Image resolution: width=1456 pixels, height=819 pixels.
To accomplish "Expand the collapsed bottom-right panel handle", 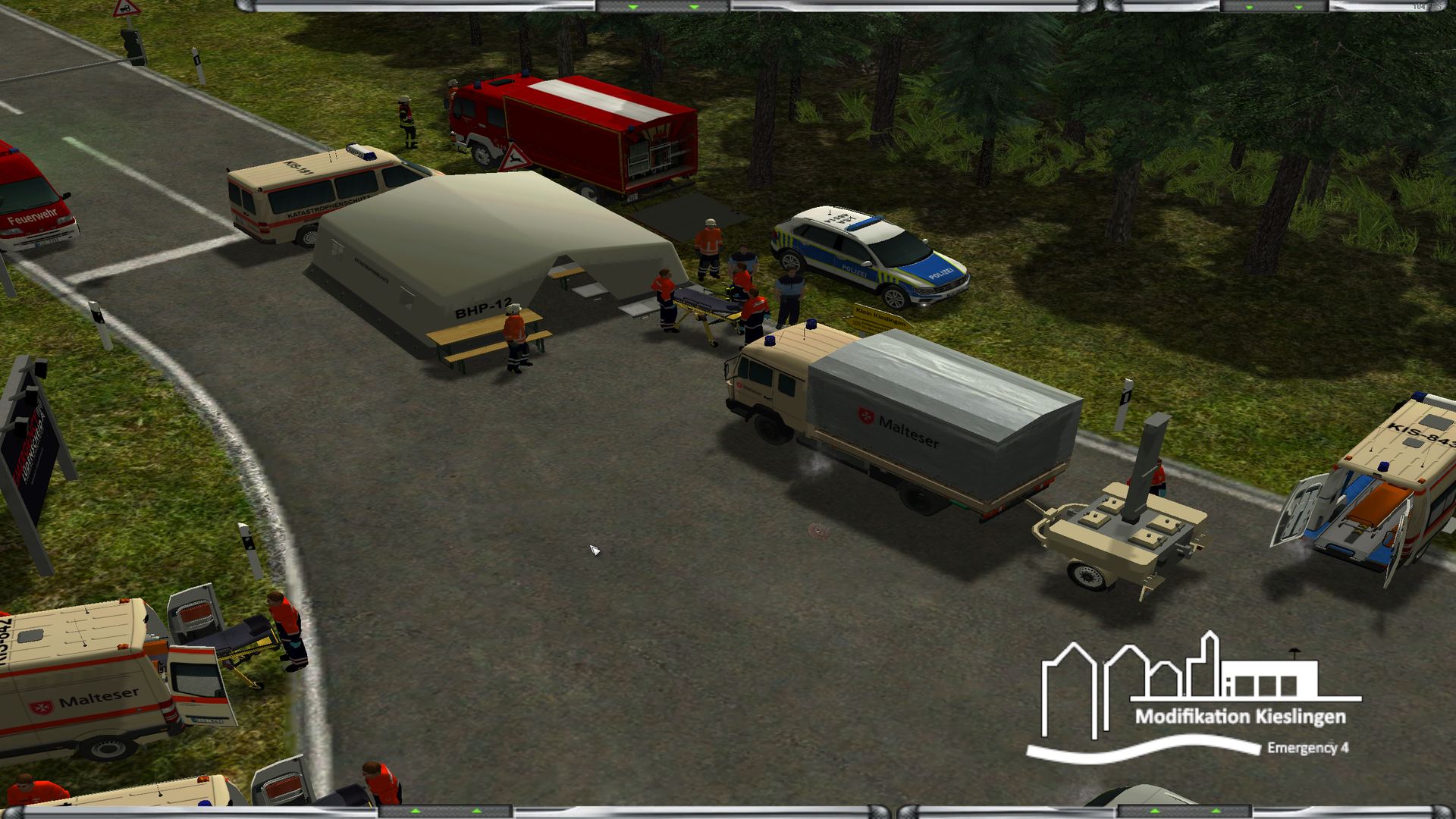I will coord(1185,812).
